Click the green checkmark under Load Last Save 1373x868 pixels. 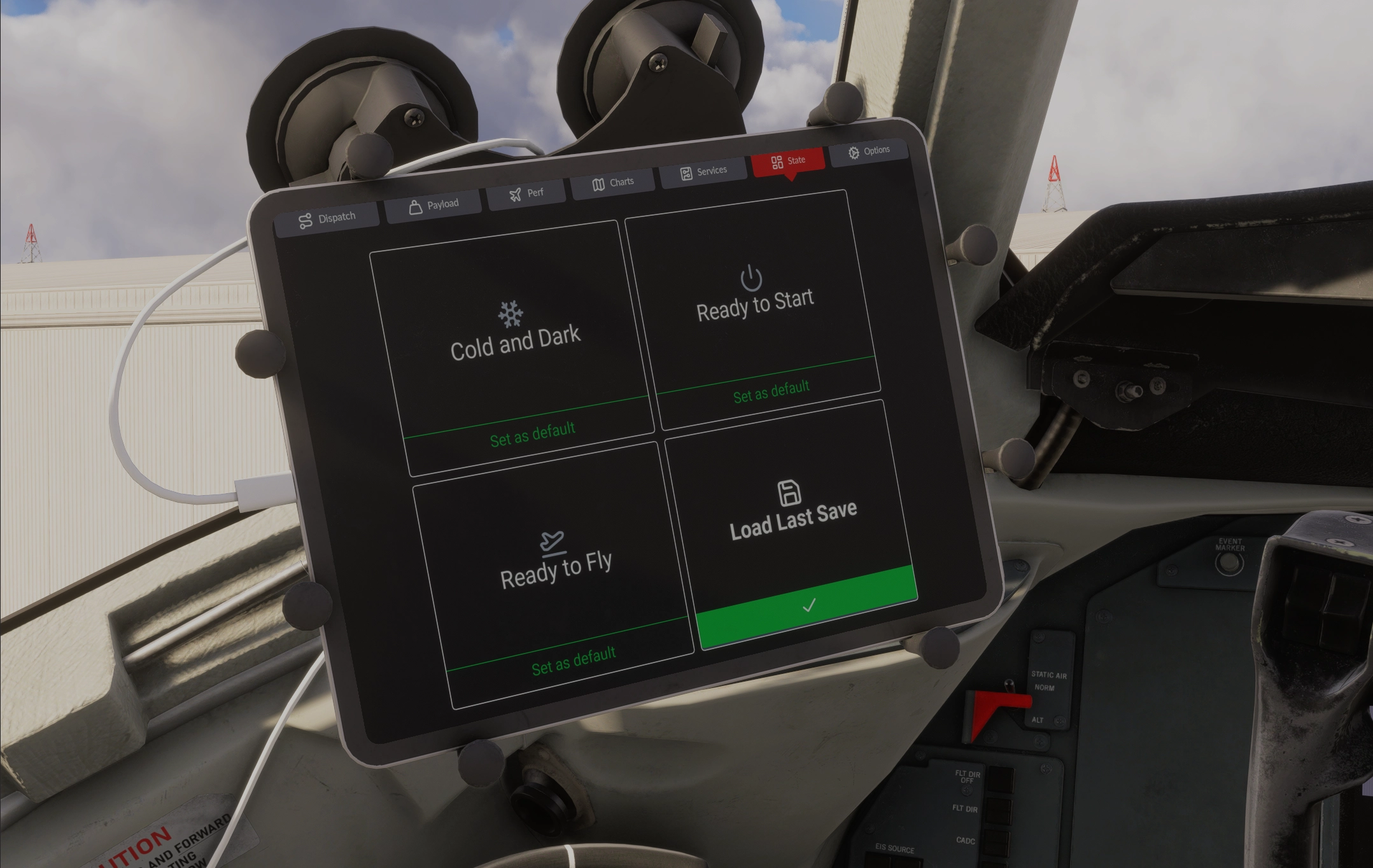tap(810, 606)
